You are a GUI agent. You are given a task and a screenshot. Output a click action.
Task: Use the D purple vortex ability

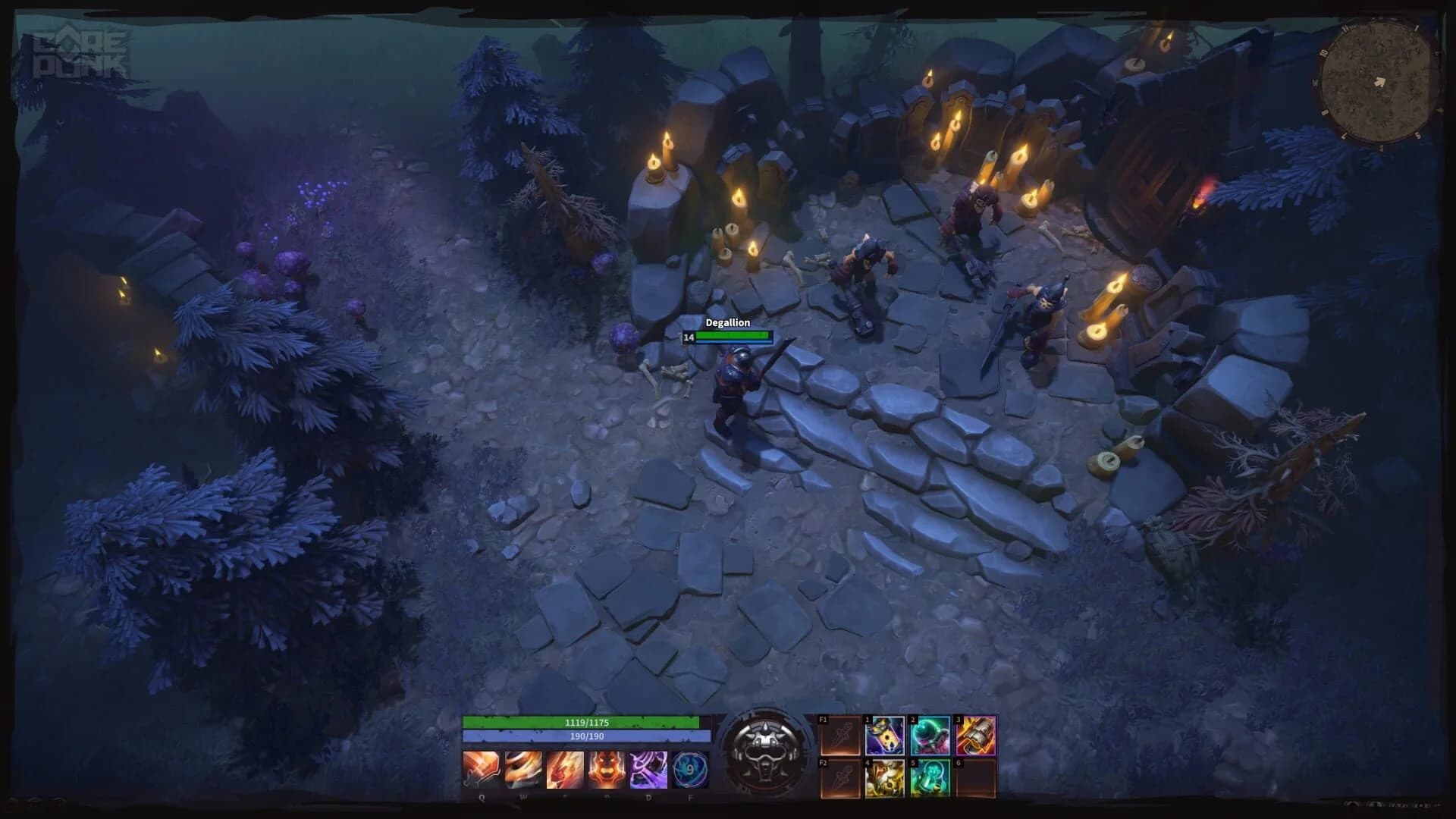[649, 770]
